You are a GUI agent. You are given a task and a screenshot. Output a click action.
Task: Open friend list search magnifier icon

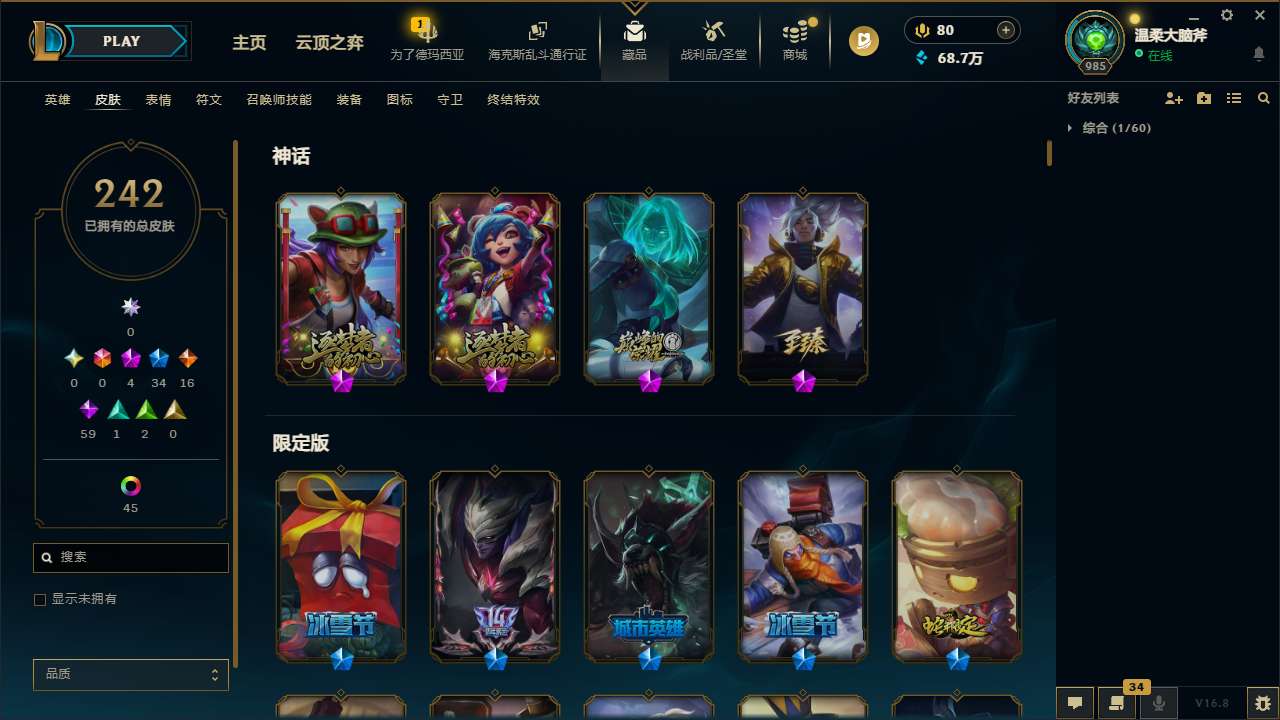click(1263, 98)
